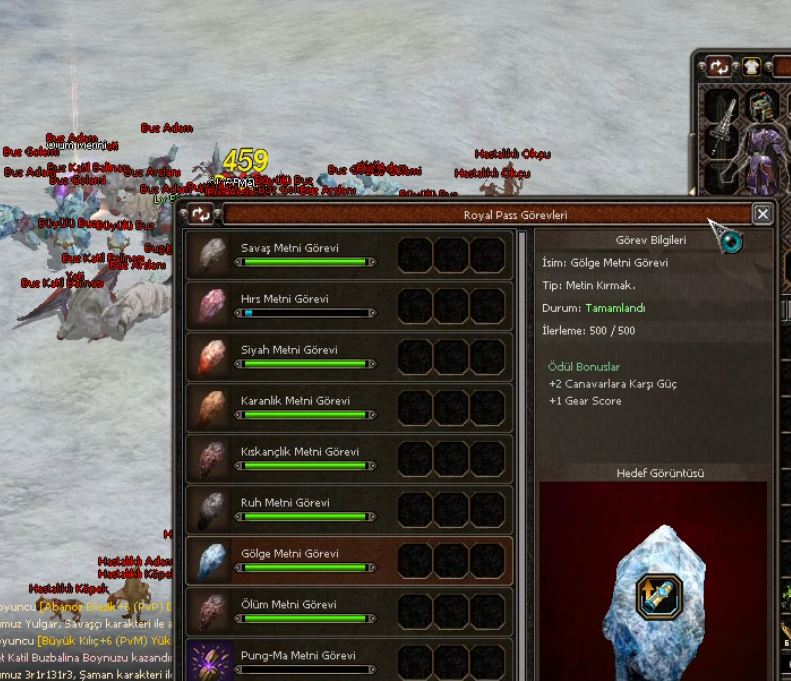The image size is (791, 681).
Task: Open the costume shirt tab in equipment panel
Action: [751, 67]
